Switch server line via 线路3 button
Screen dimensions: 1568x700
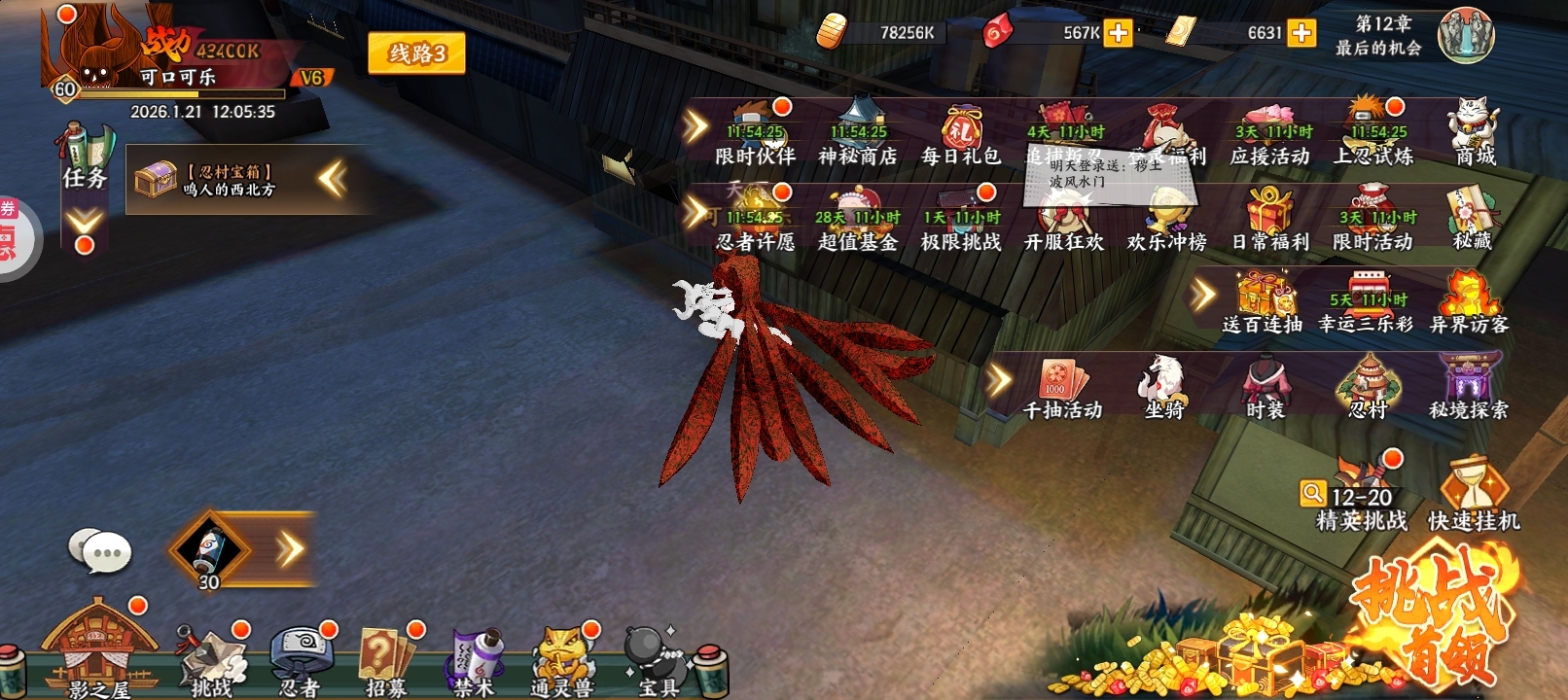click(x=416, y=53)
